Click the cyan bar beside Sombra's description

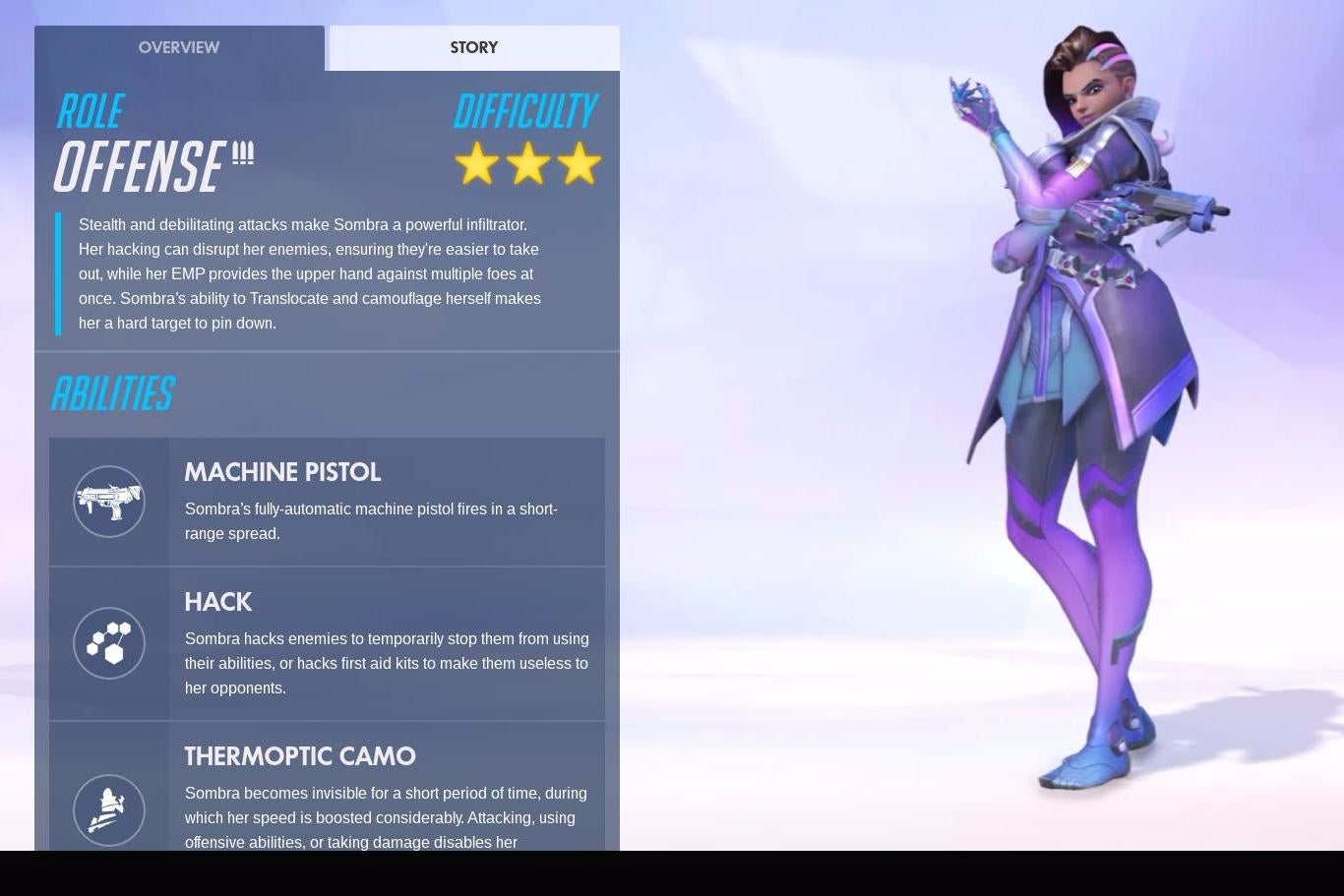pos(59,272)
